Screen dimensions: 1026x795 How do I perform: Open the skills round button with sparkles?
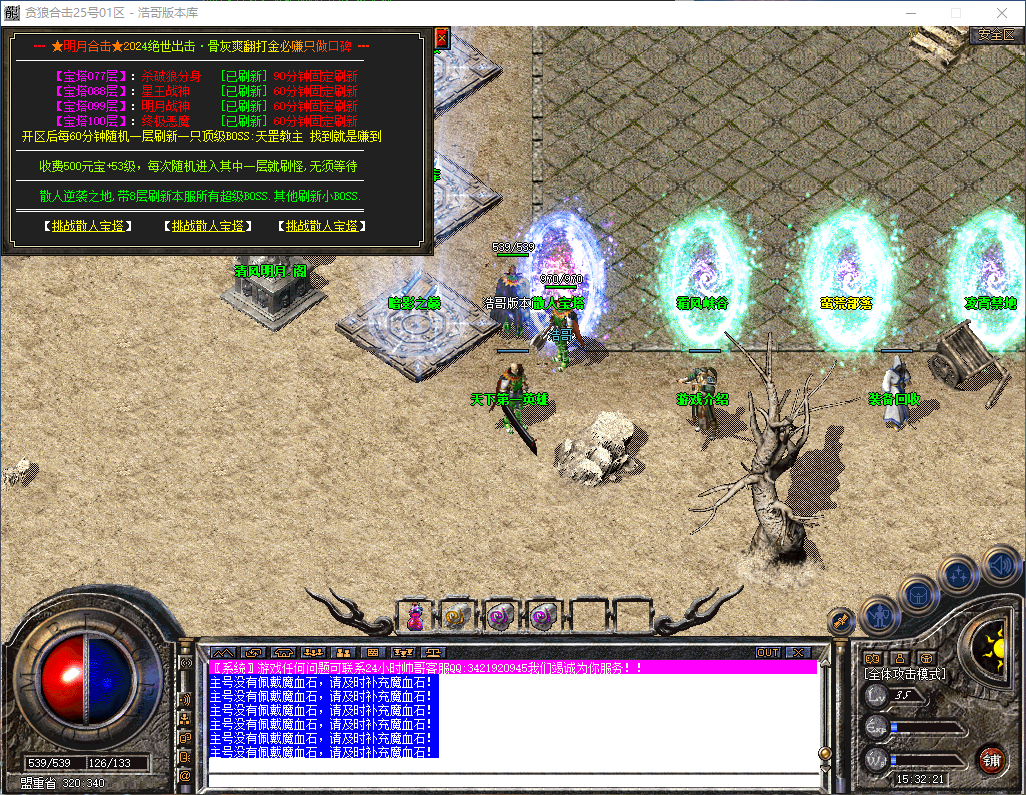(960, 573)
